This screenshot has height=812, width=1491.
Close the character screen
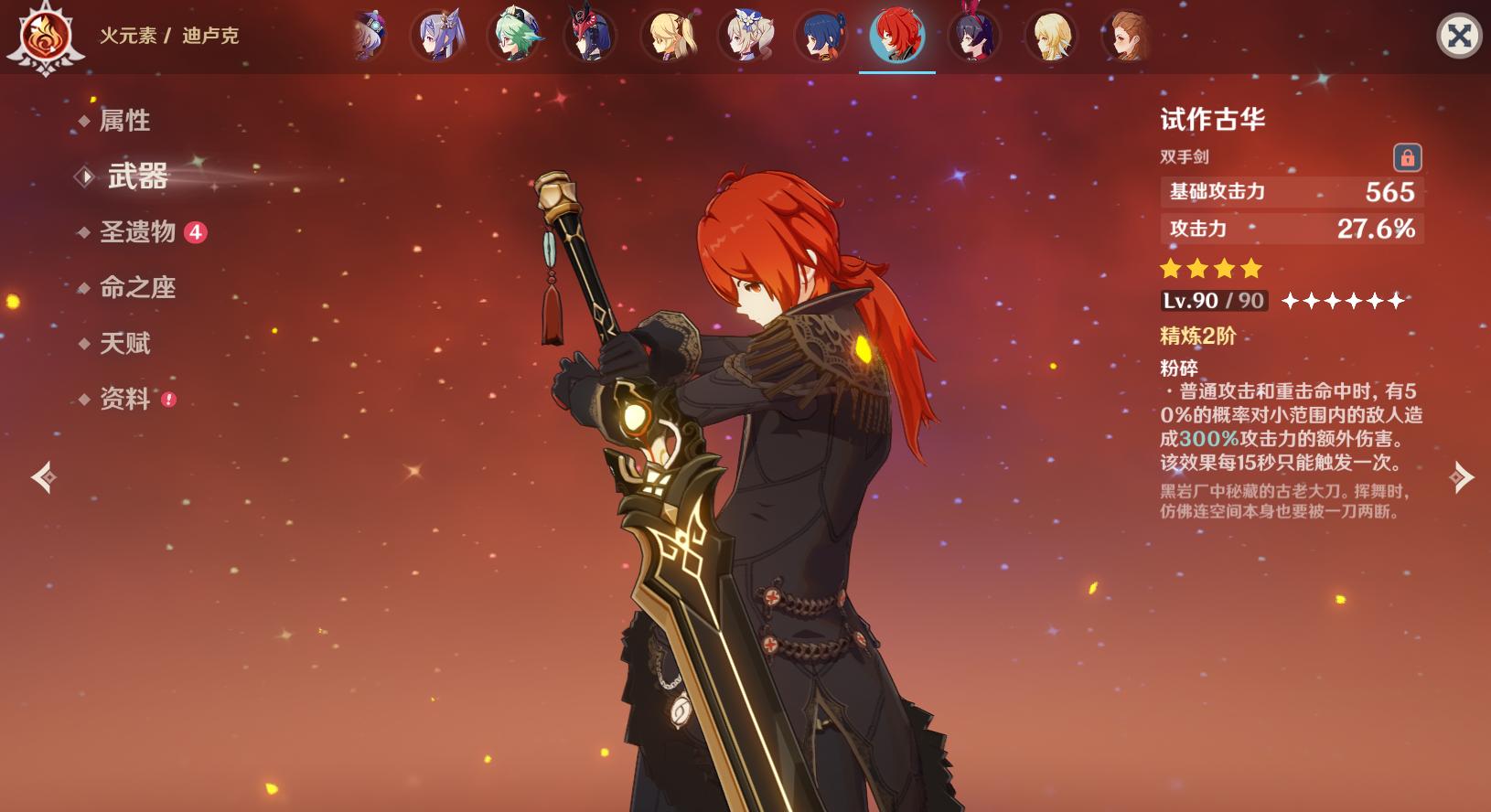coord(1459,37)
